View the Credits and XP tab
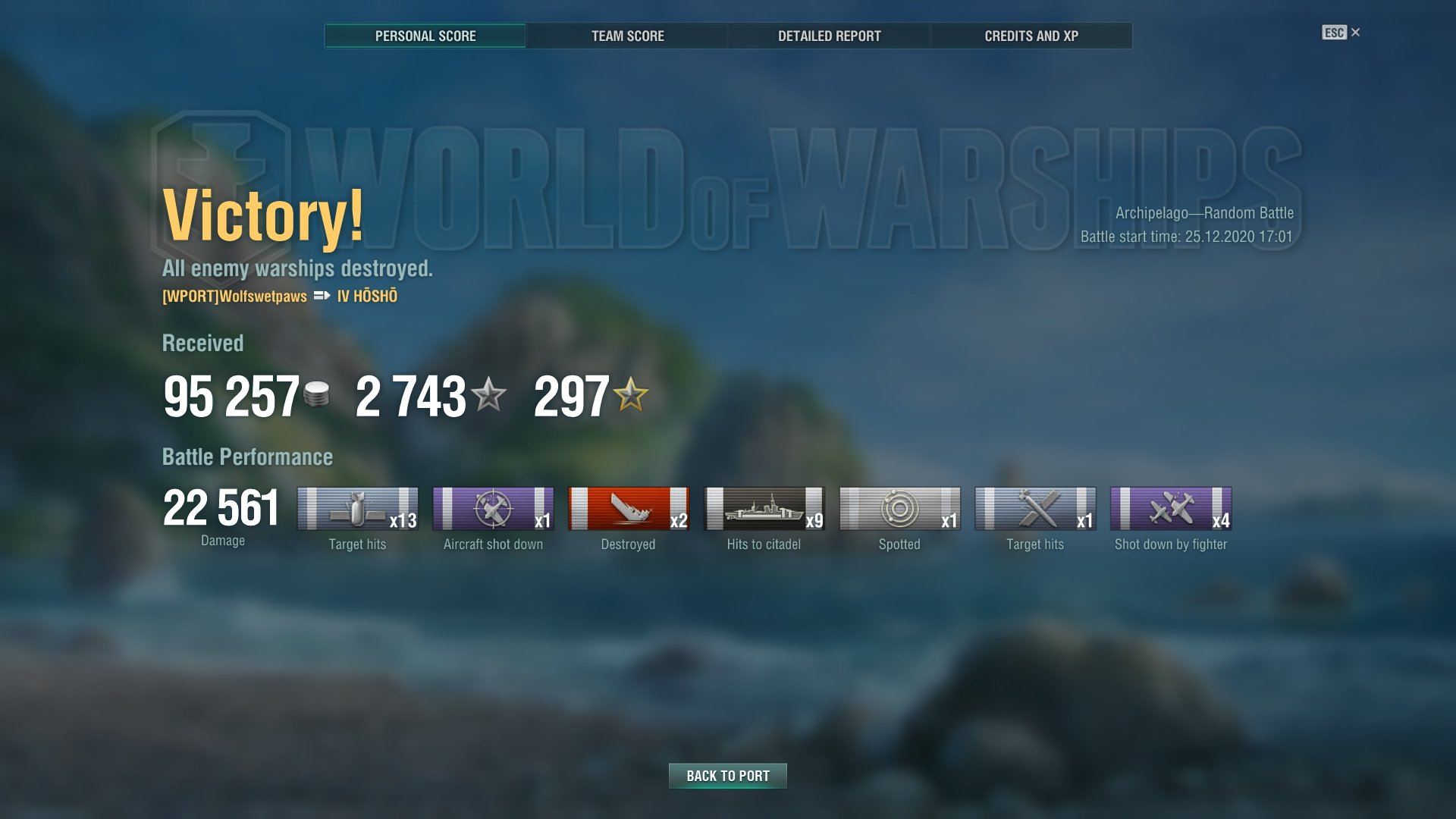Screen dimensions: 1456x819 (x=1031, y=36)
